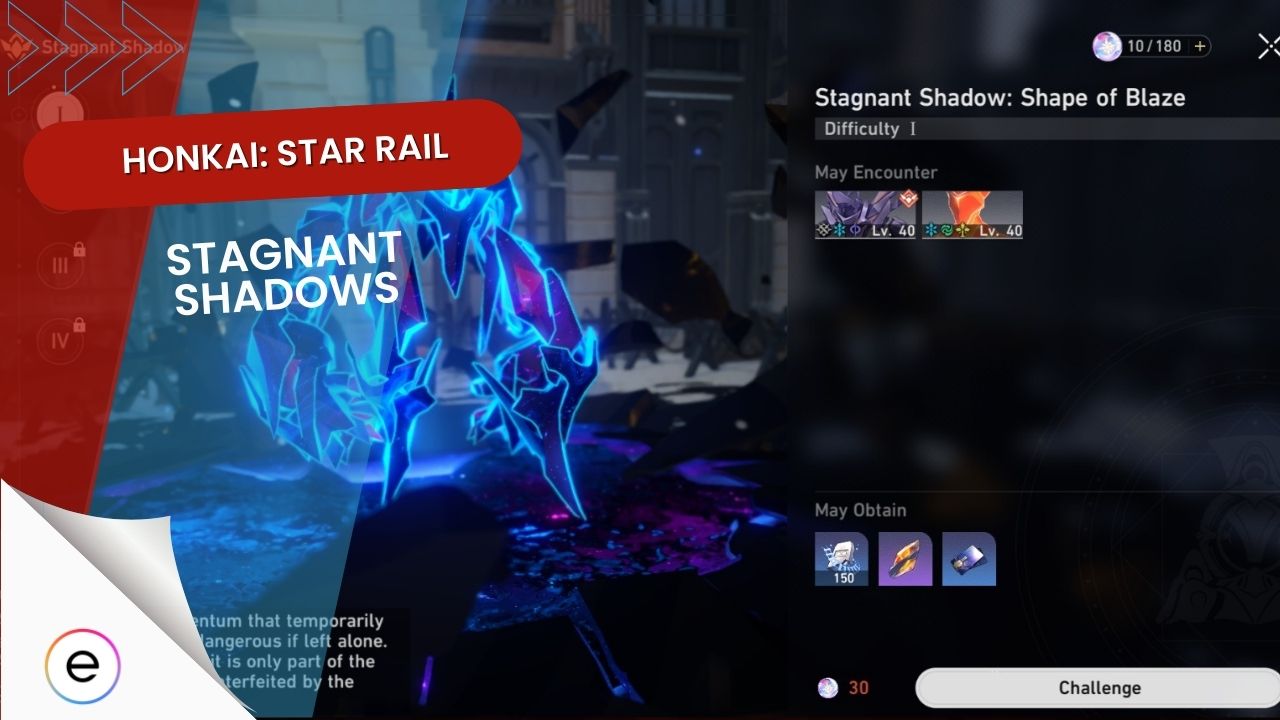1280x720 pixels.
Task: Select the Imaginary weakness icon on the second enemy
Action: tap(855, 230)
